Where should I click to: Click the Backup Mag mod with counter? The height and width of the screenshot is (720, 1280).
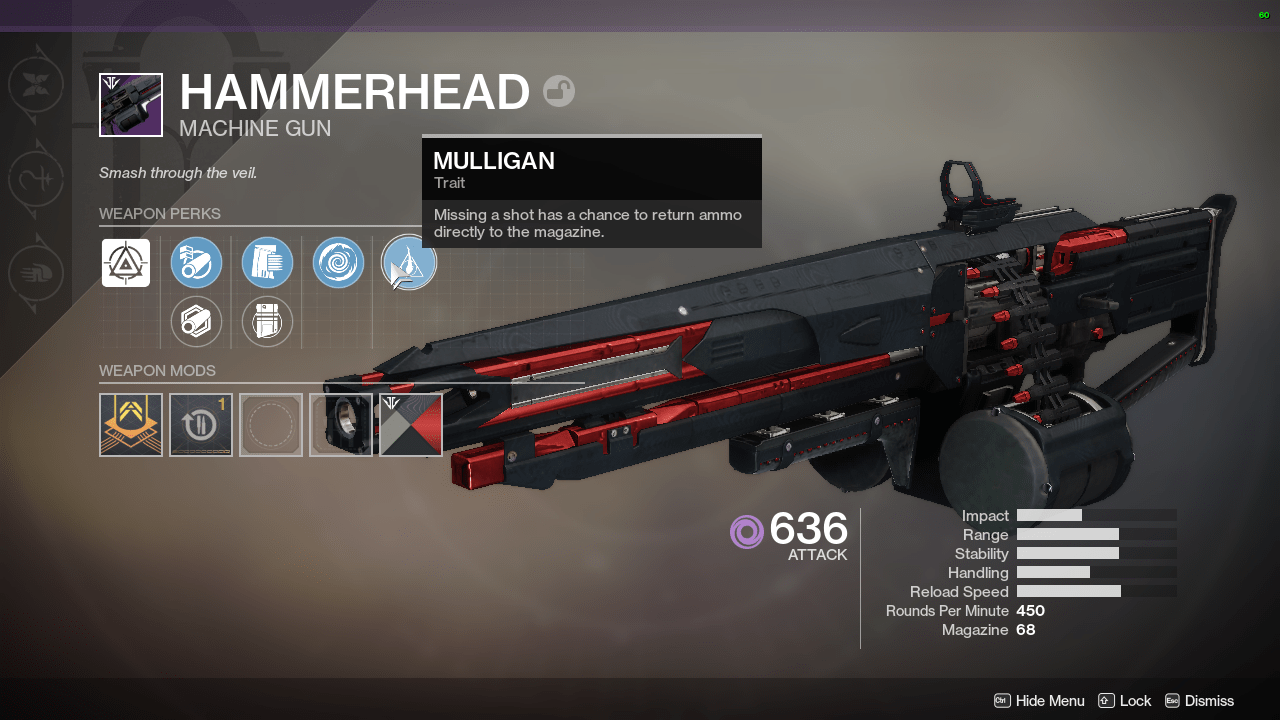[200, 424]
